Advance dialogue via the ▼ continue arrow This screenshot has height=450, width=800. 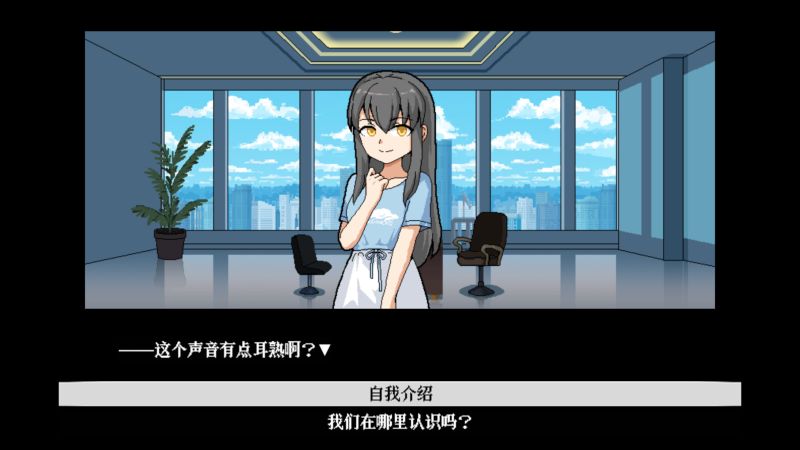tap(324, 350)
